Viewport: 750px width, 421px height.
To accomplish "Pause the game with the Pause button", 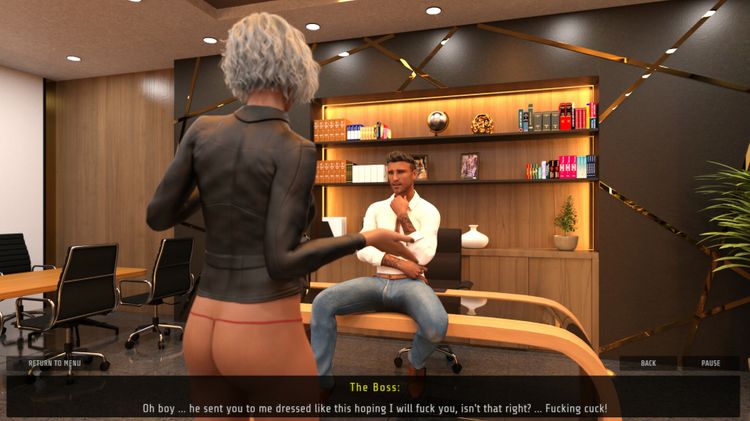I will 710,363.
